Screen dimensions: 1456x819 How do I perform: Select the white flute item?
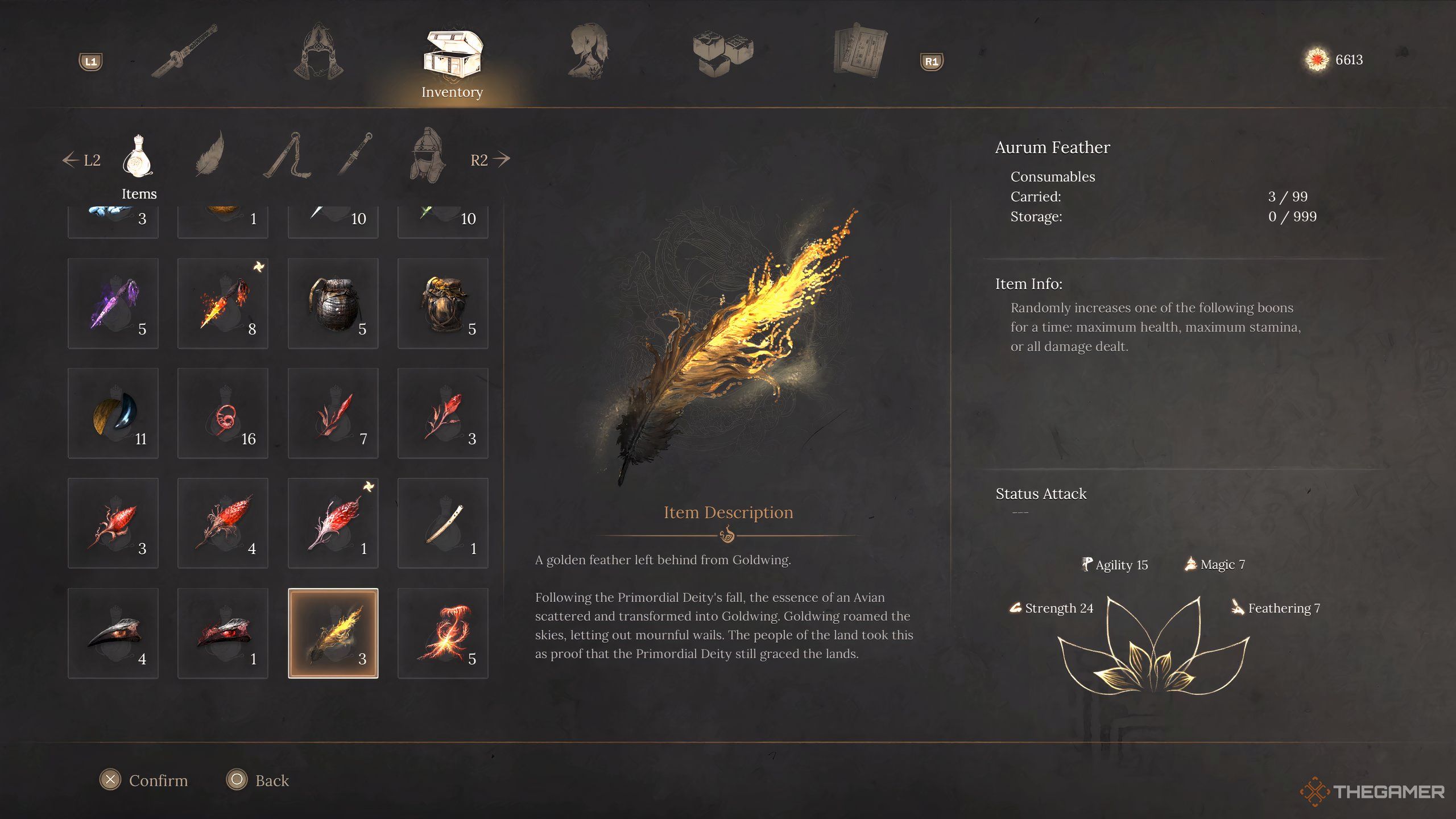click(x=442, y=523)
